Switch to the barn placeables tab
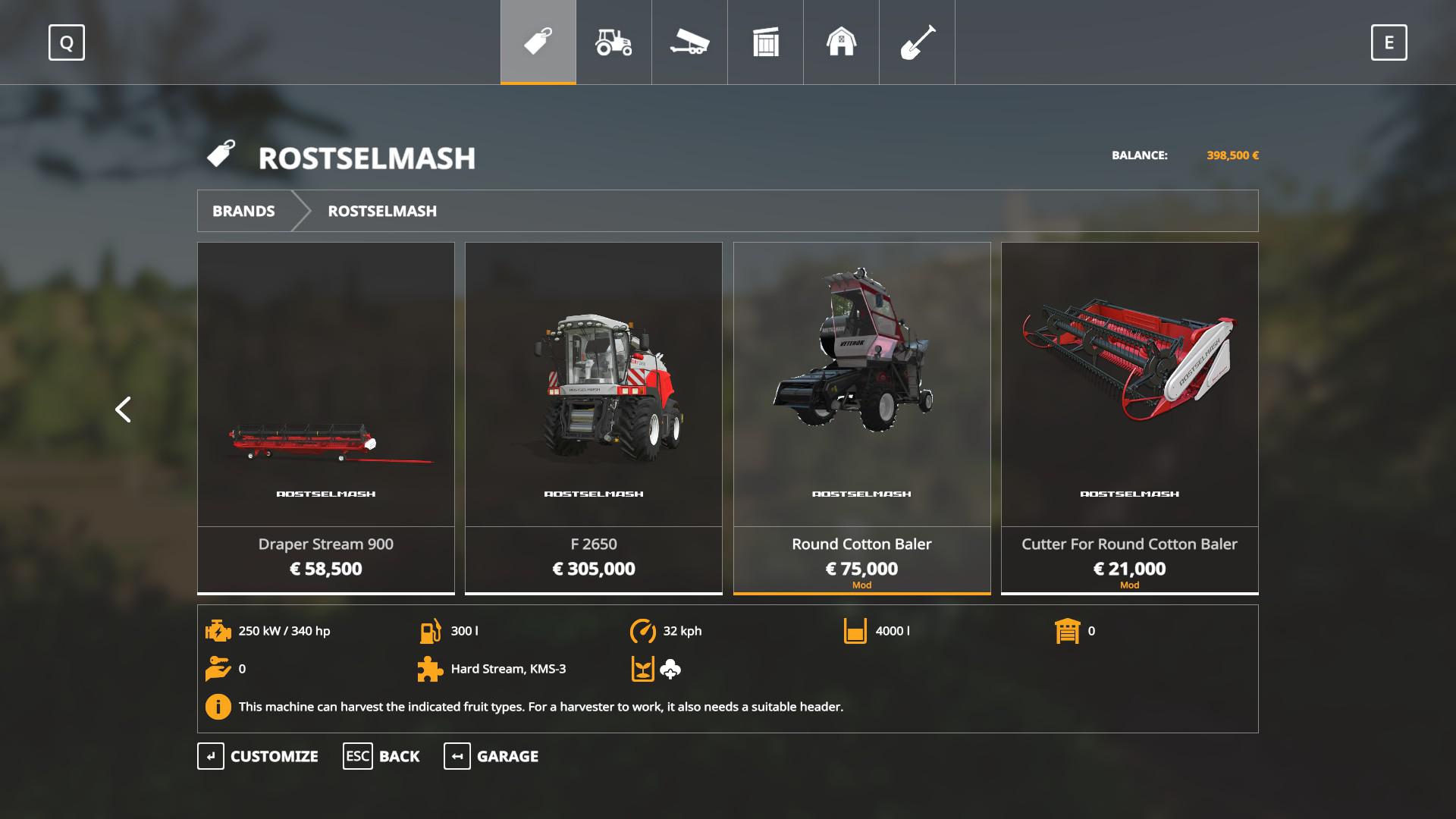Image resolution: width=1456 pixels, height=819 pixels. point(841,42)
